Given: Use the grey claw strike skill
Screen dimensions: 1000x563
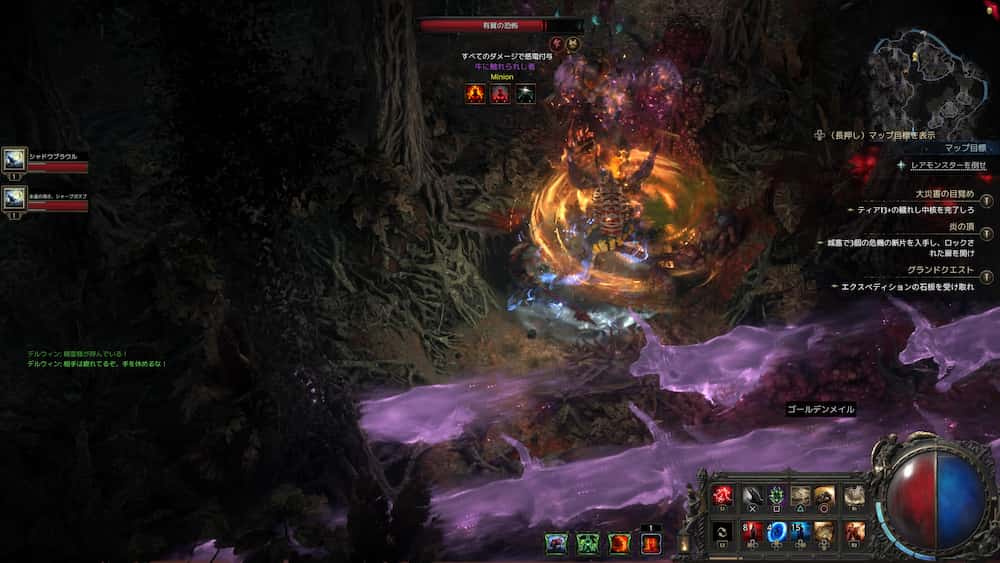Looking at the screenshot, I should coord(752,495).
